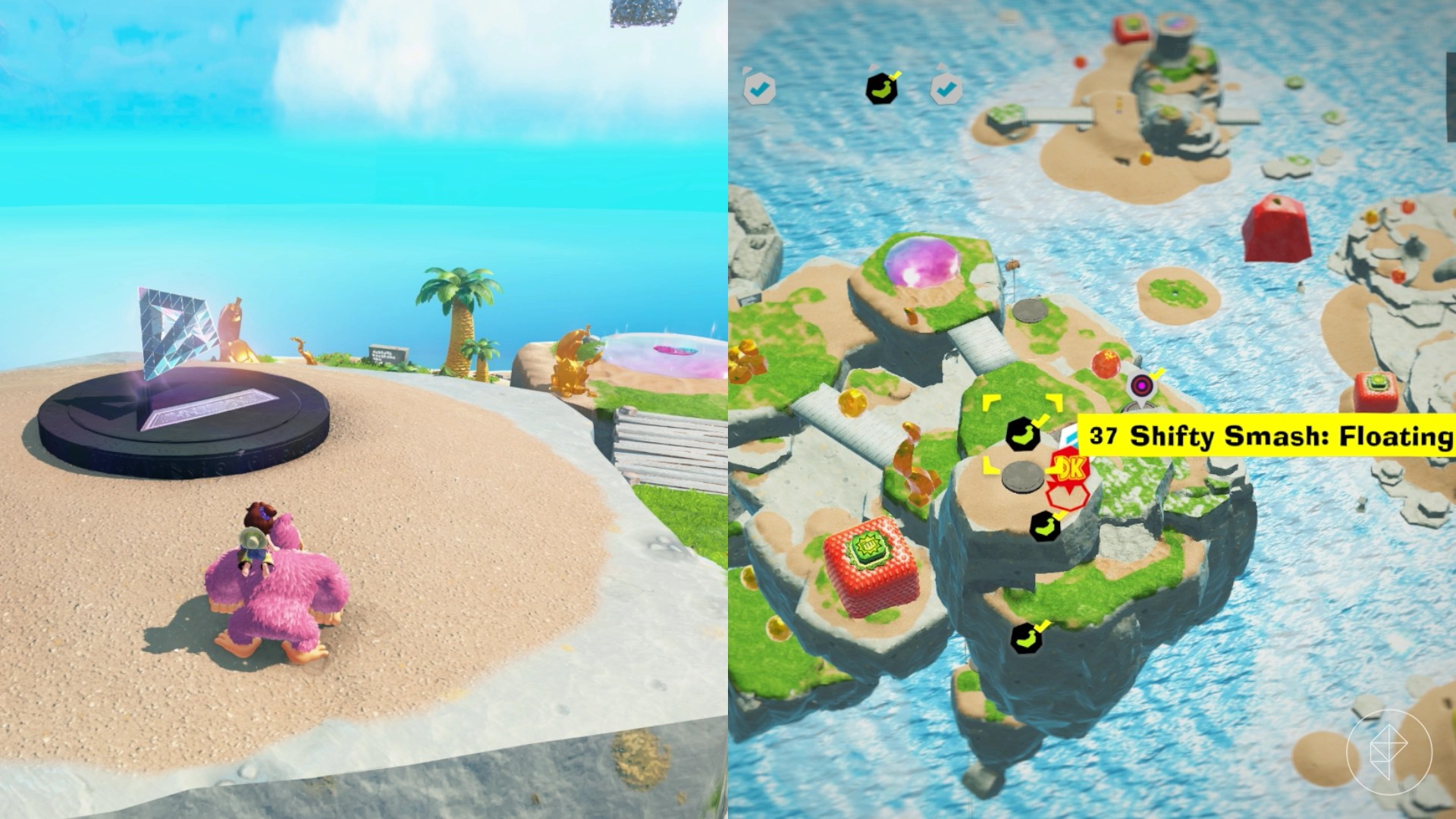Screen dimensions: 1456x819
Task: Click the red DK player location icon
Action: pos(1069,471)
